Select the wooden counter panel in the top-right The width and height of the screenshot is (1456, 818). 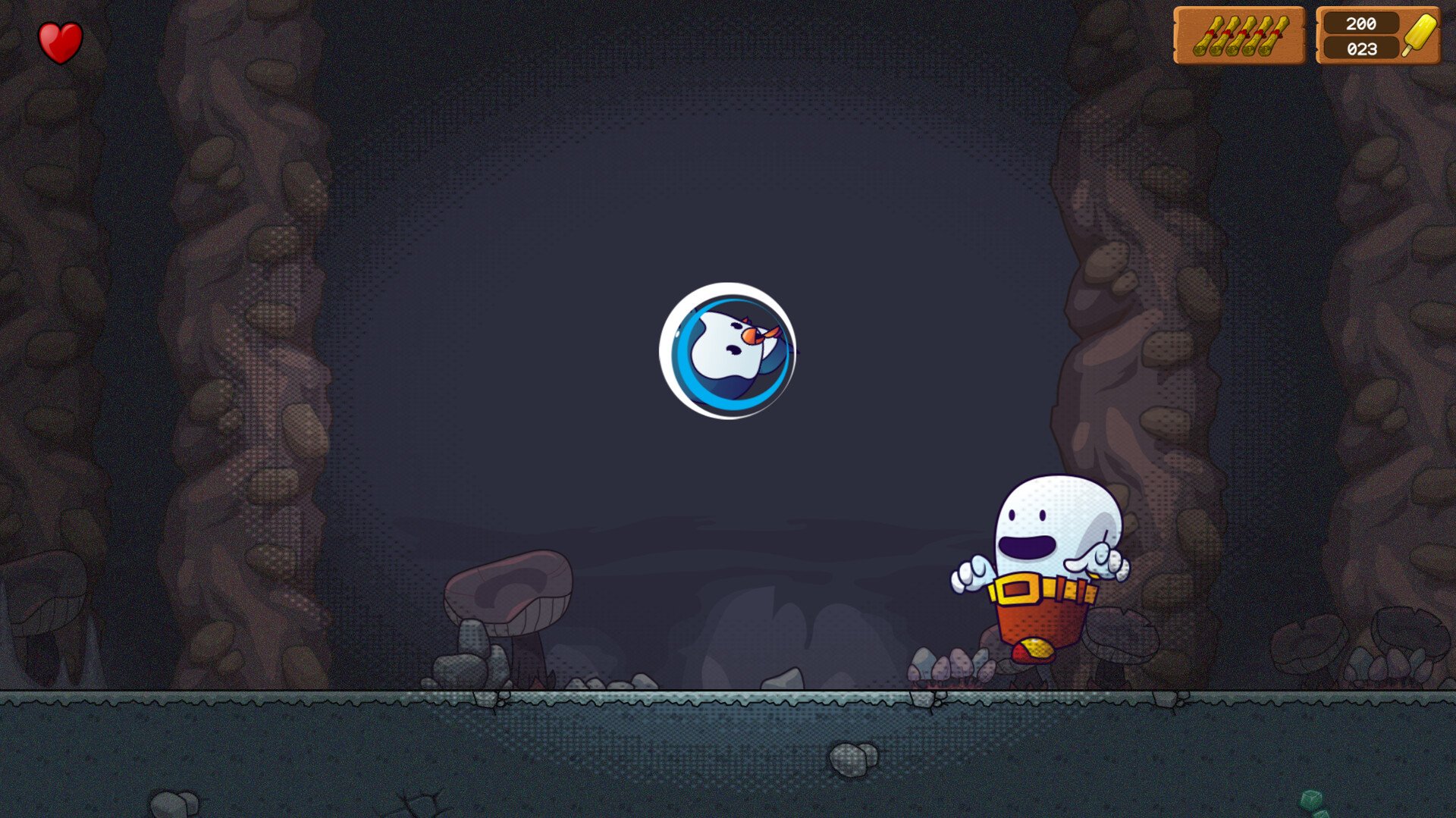(x=1377, y=36)
